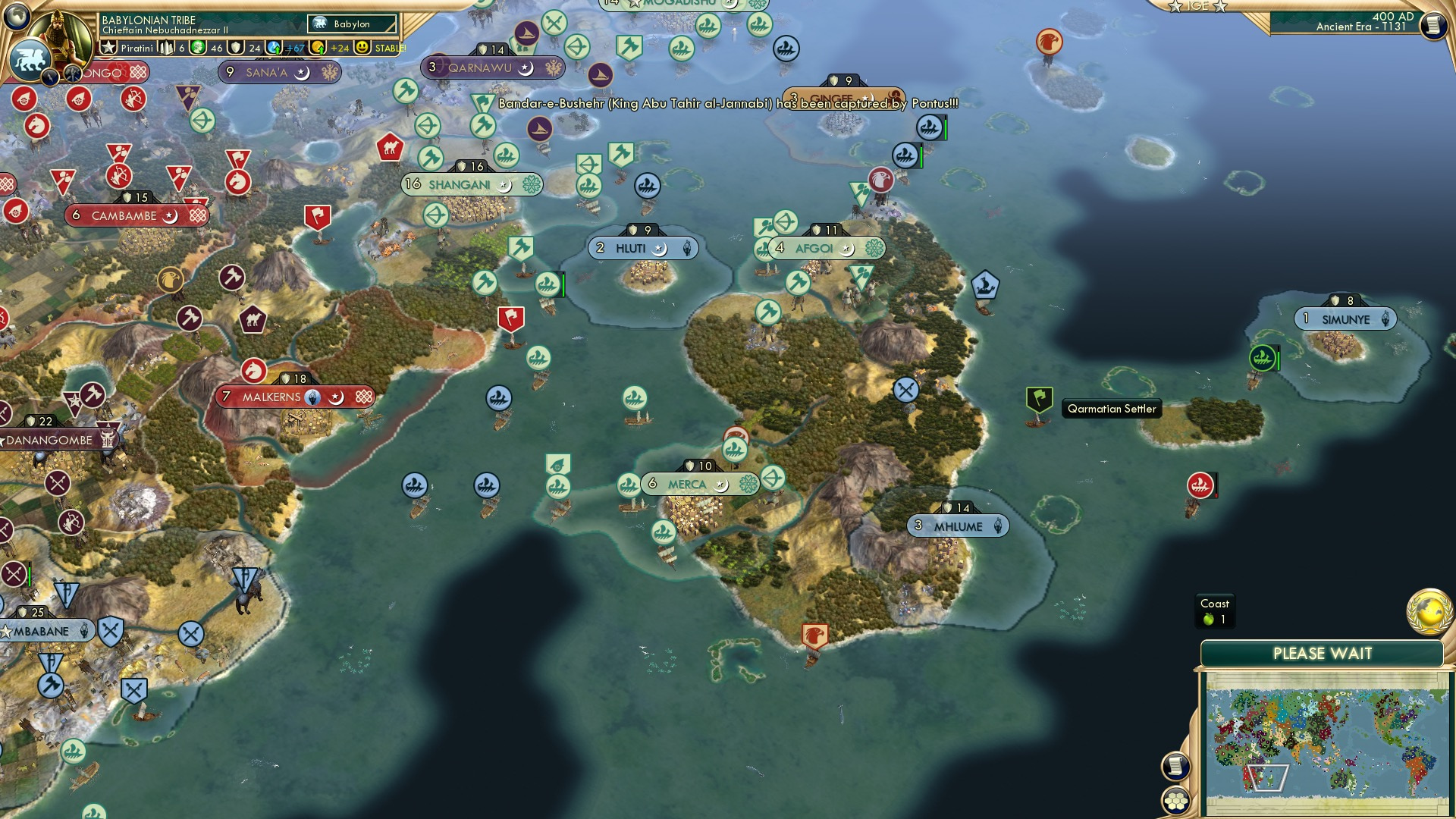The width and height of the screenshot is (1456, 819).
Task: Toggle strategic view with the hex grid button
Action: (x=1175, y=800)
